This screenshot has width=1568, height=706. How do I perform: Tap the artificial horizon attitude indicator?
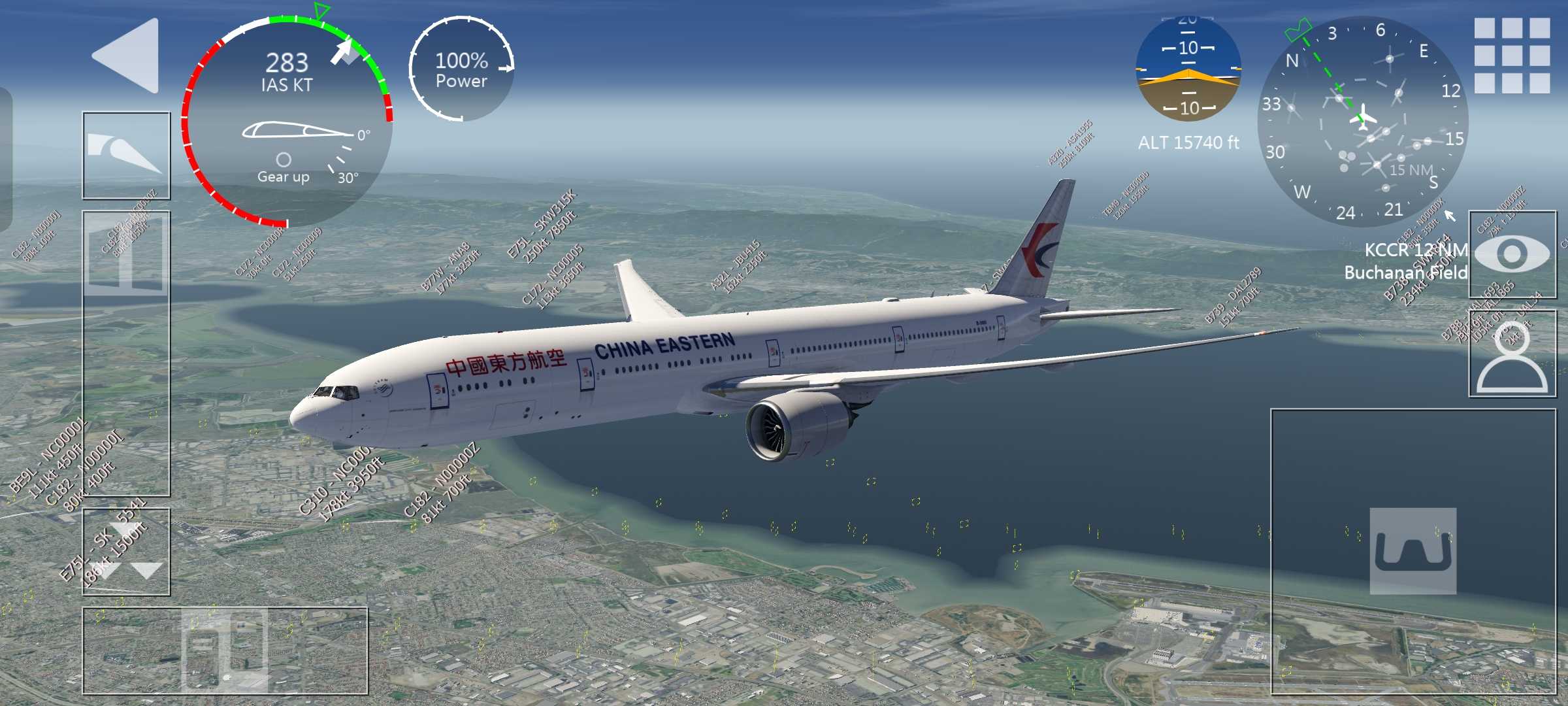pos(1188,69)
